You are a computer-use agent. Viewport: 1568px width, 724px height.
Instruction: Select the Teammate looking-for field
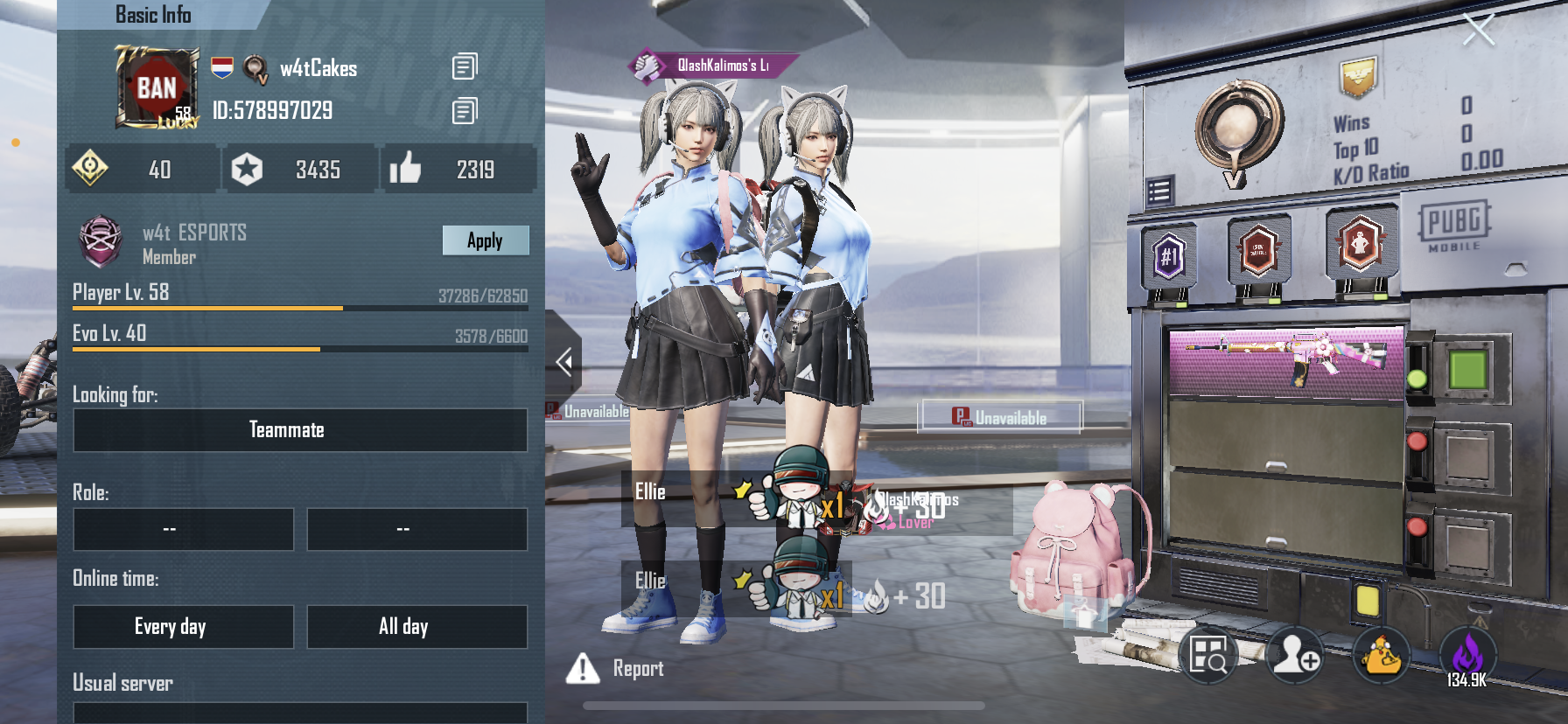[x=300, y=430]
